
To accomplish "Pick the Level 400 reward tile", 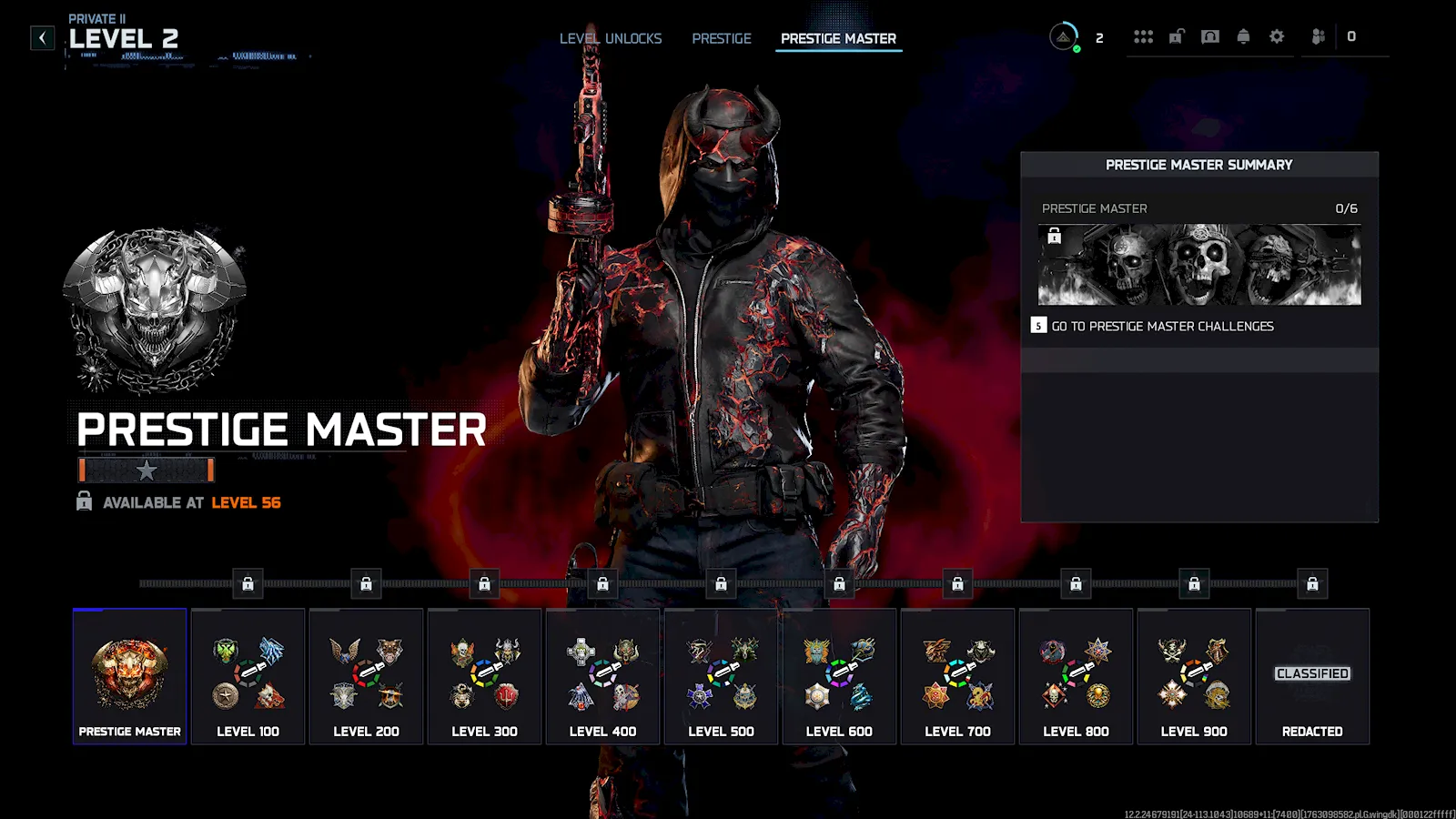I will tap(602, 676).
